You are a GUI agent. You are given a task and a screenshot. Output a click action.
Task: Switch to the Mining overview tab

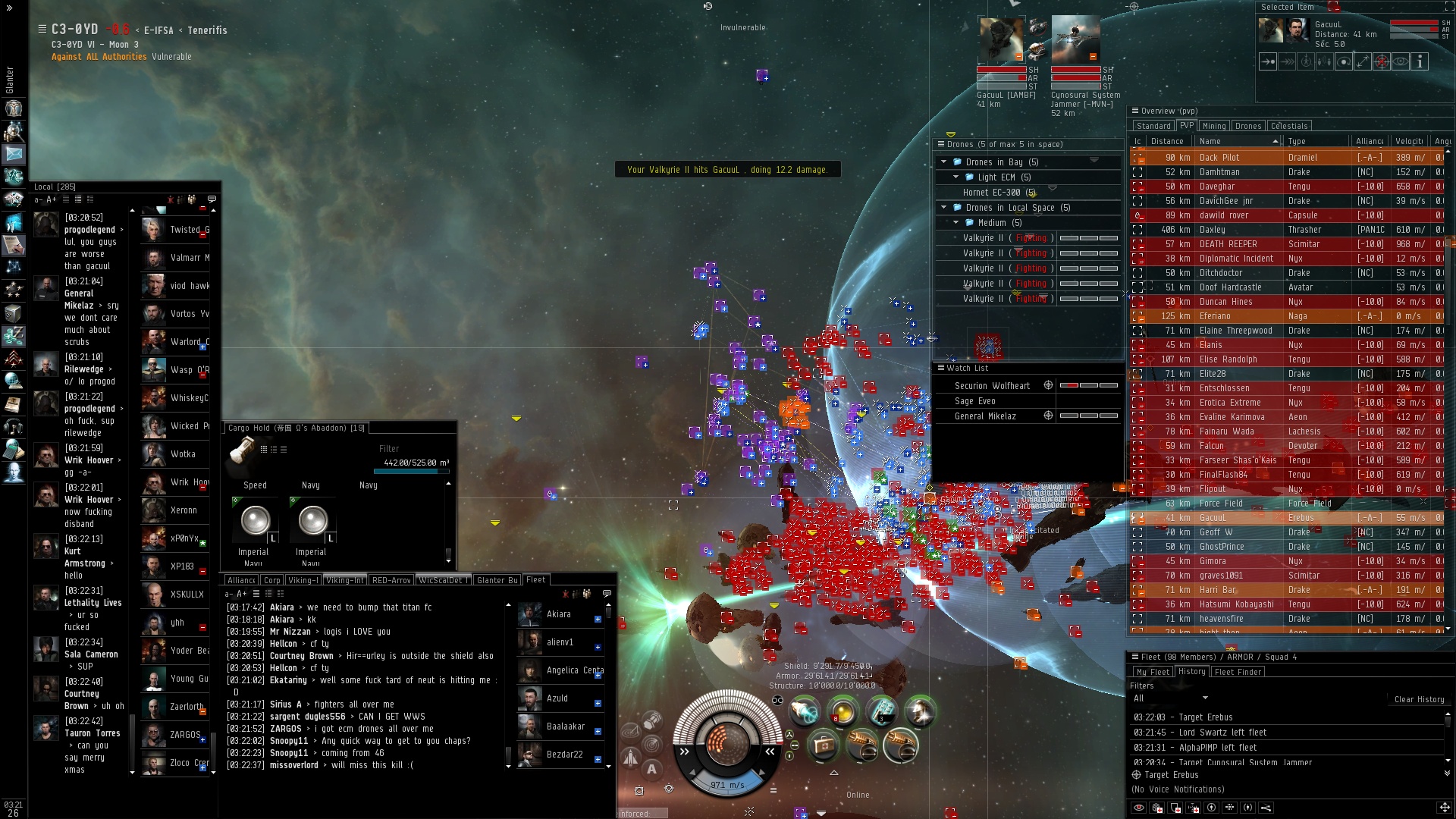(x=1213, y=126)
